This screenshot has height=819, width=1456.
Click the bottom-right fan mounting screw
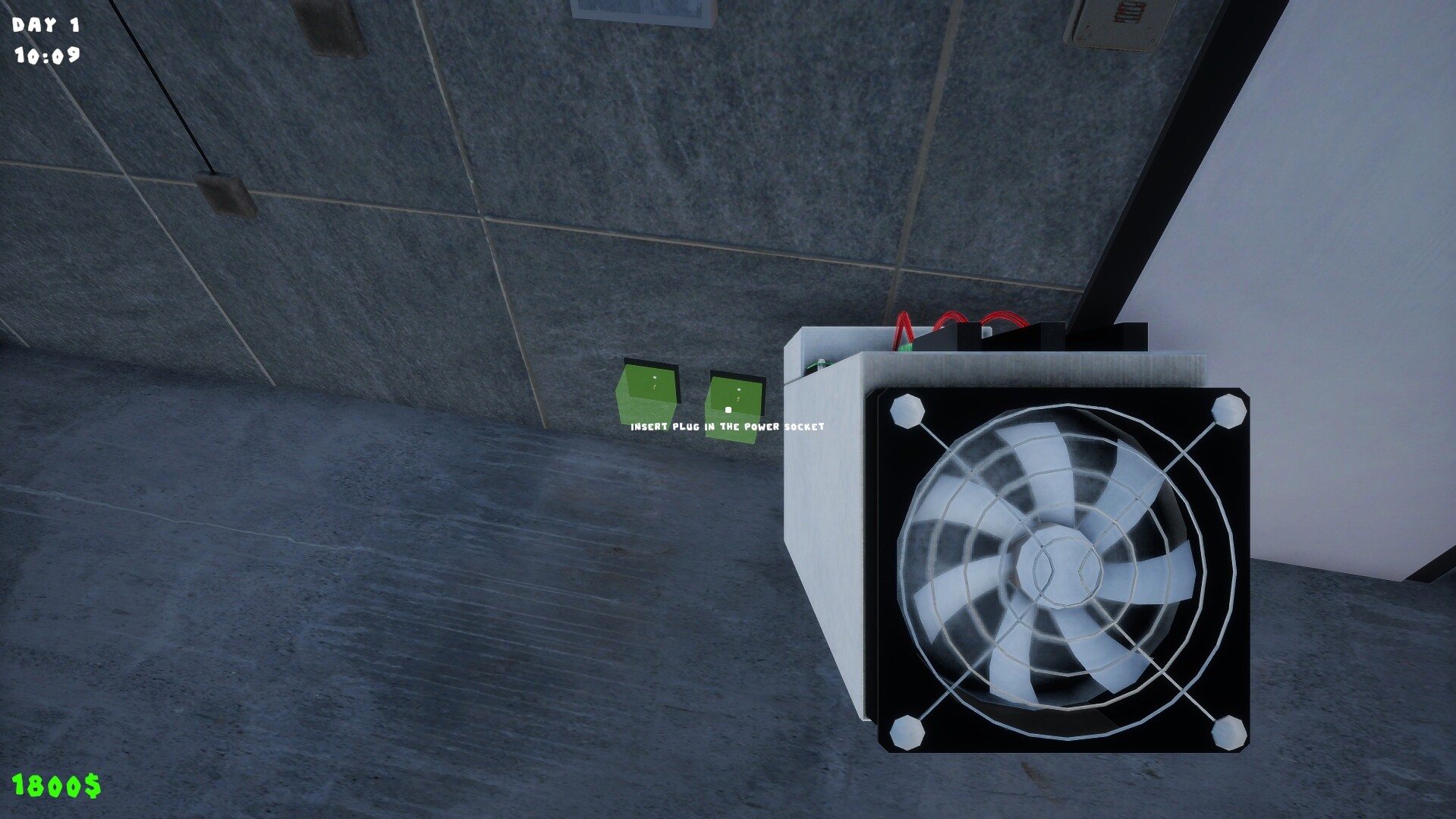point(1228,732)
